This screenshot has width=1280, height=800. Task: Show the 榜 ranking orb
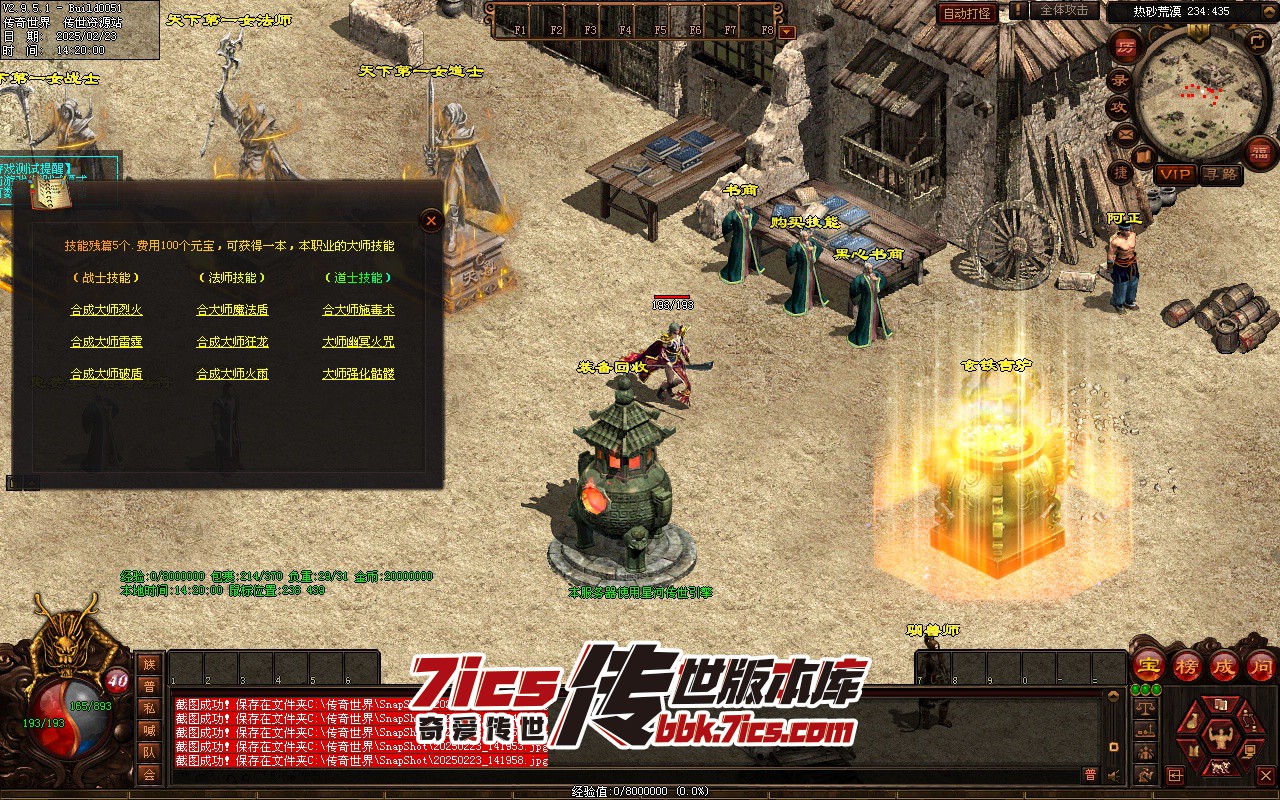(x=1187, y=664)
